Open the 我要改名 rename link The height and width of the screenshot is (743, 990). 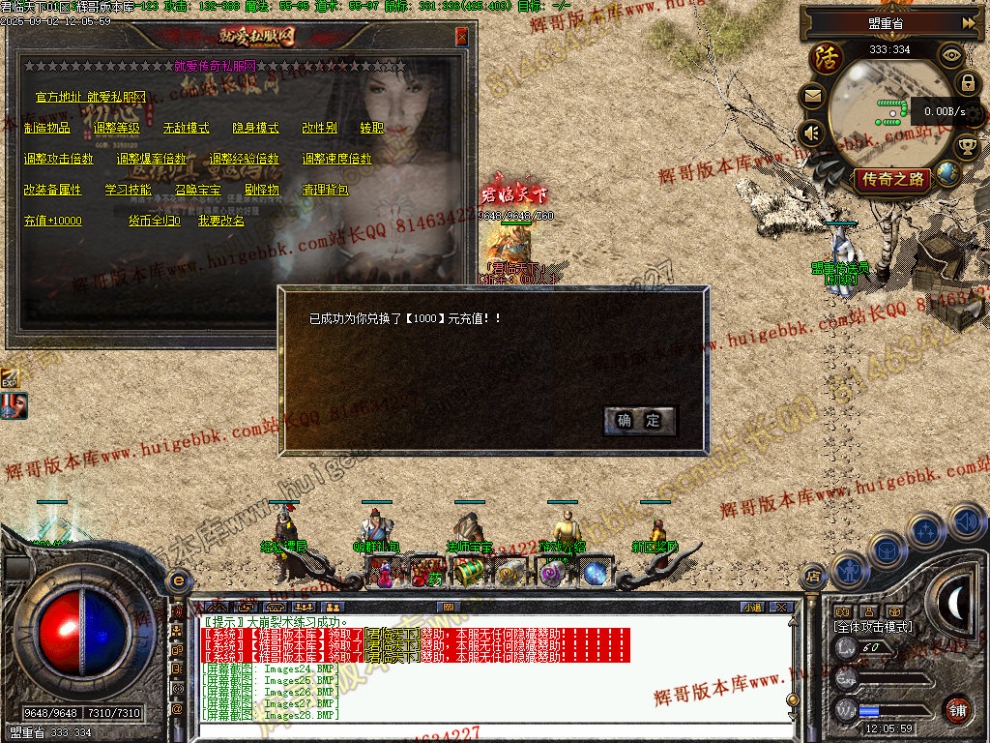pyautogui.click(x=221, y=221)
